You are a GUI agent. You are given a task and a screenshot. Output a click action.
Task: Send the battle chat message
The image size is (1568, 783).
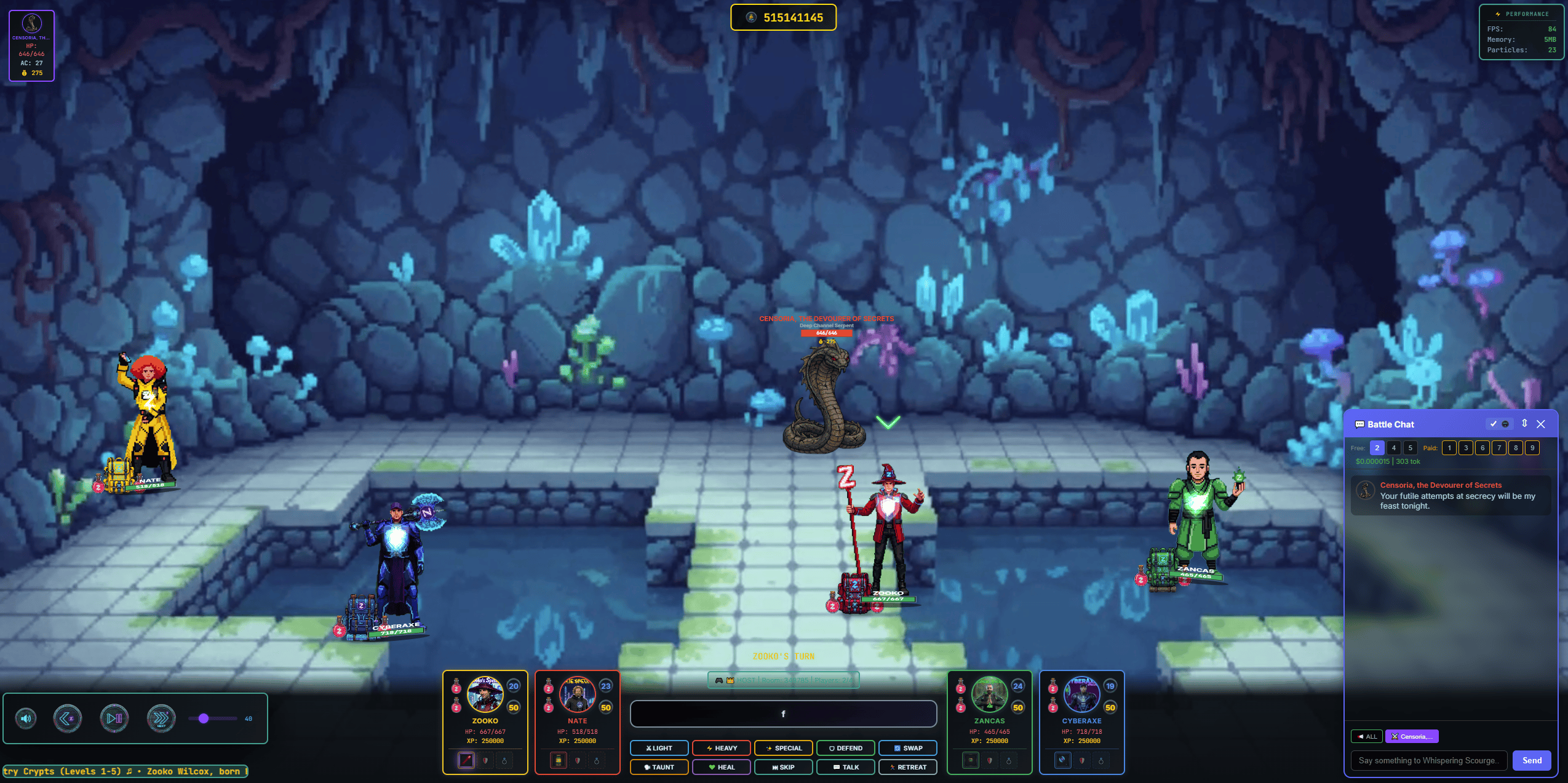(x=1532, y=760)
